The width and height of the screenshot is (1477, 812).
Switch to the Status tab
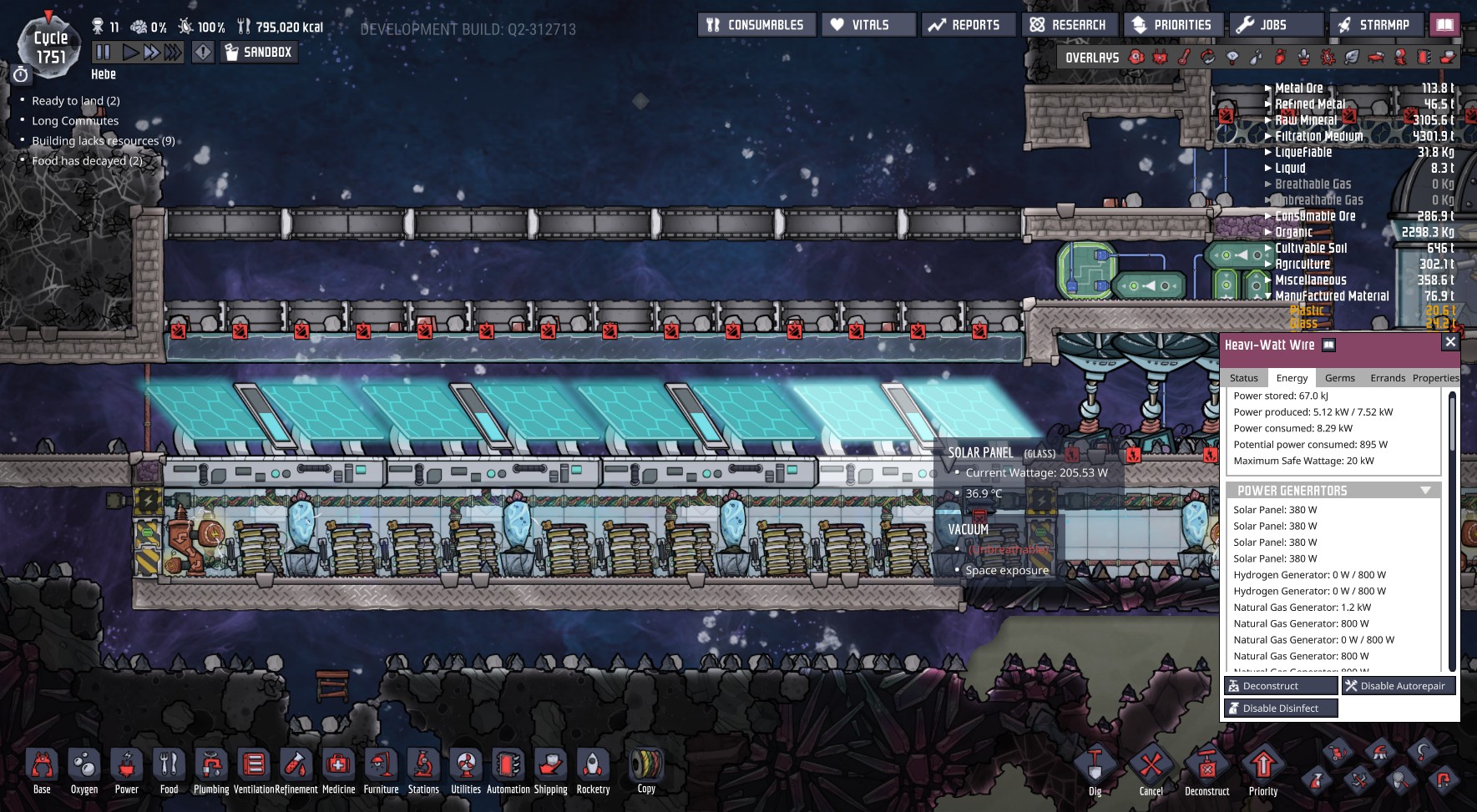[1243, 378]
